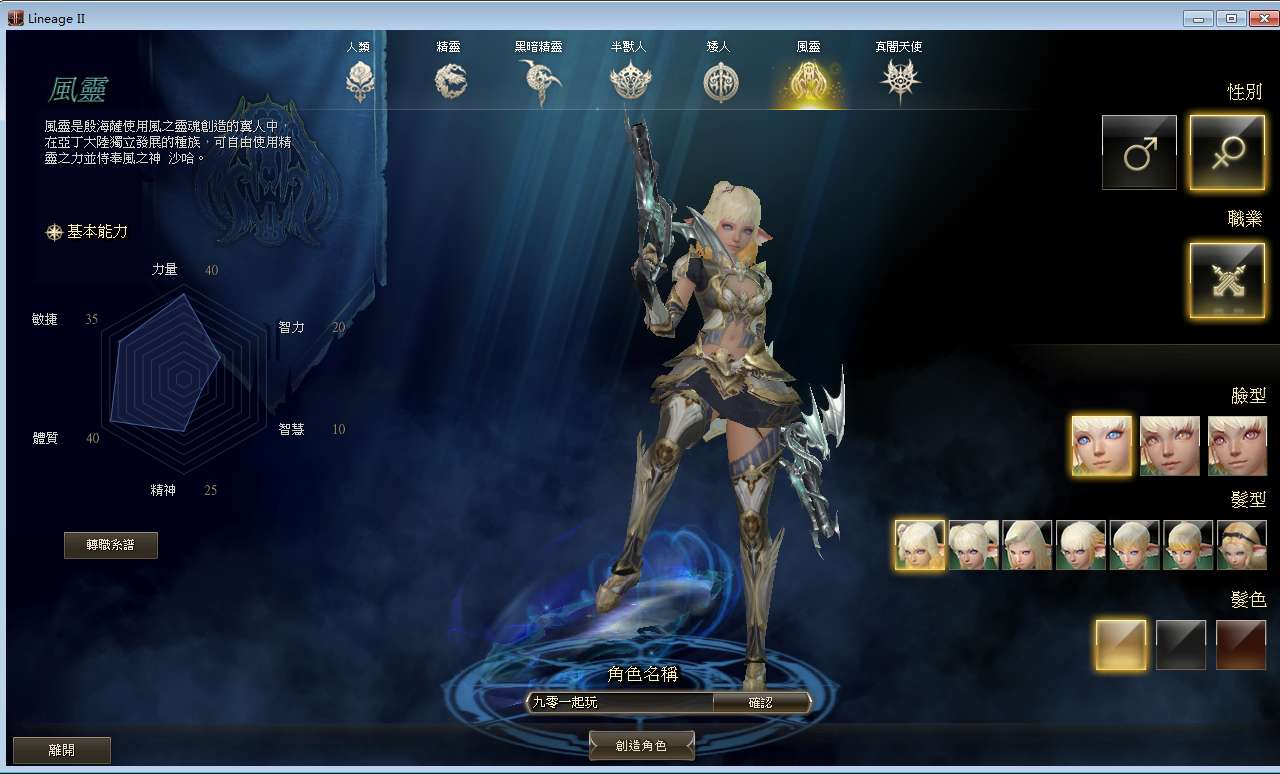Select the 人類 (Human) race tab
The width and height of the screenshot is (1280, 774).
(359, 80)
